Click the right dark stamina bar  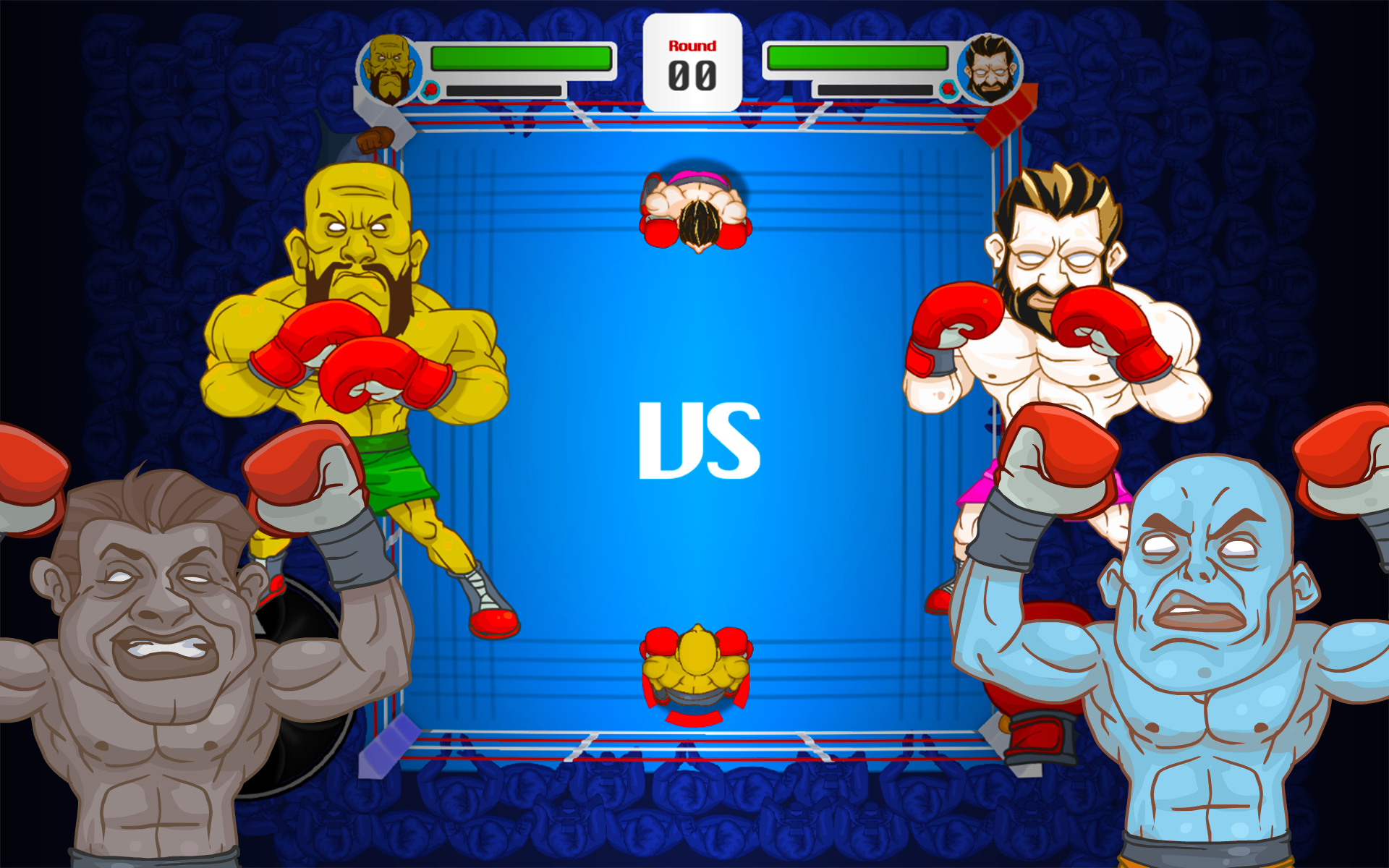875,91
